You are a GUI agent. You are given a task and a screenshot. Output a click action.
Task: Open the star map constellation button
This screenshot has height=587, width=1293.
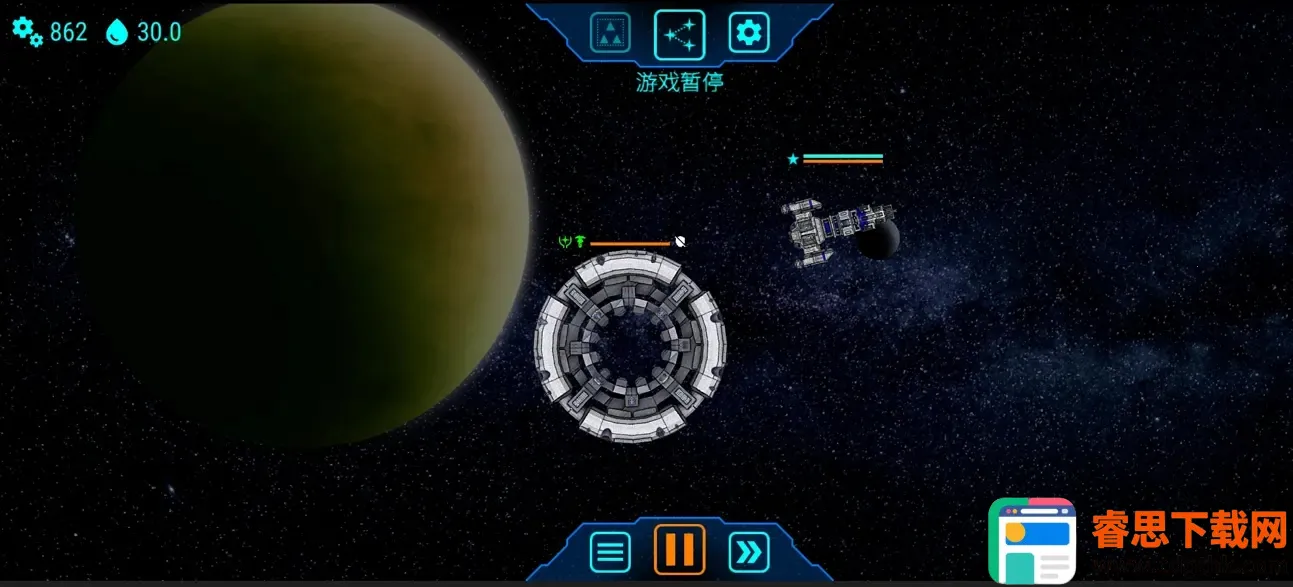pyautogui.click(x=679, y=34)
